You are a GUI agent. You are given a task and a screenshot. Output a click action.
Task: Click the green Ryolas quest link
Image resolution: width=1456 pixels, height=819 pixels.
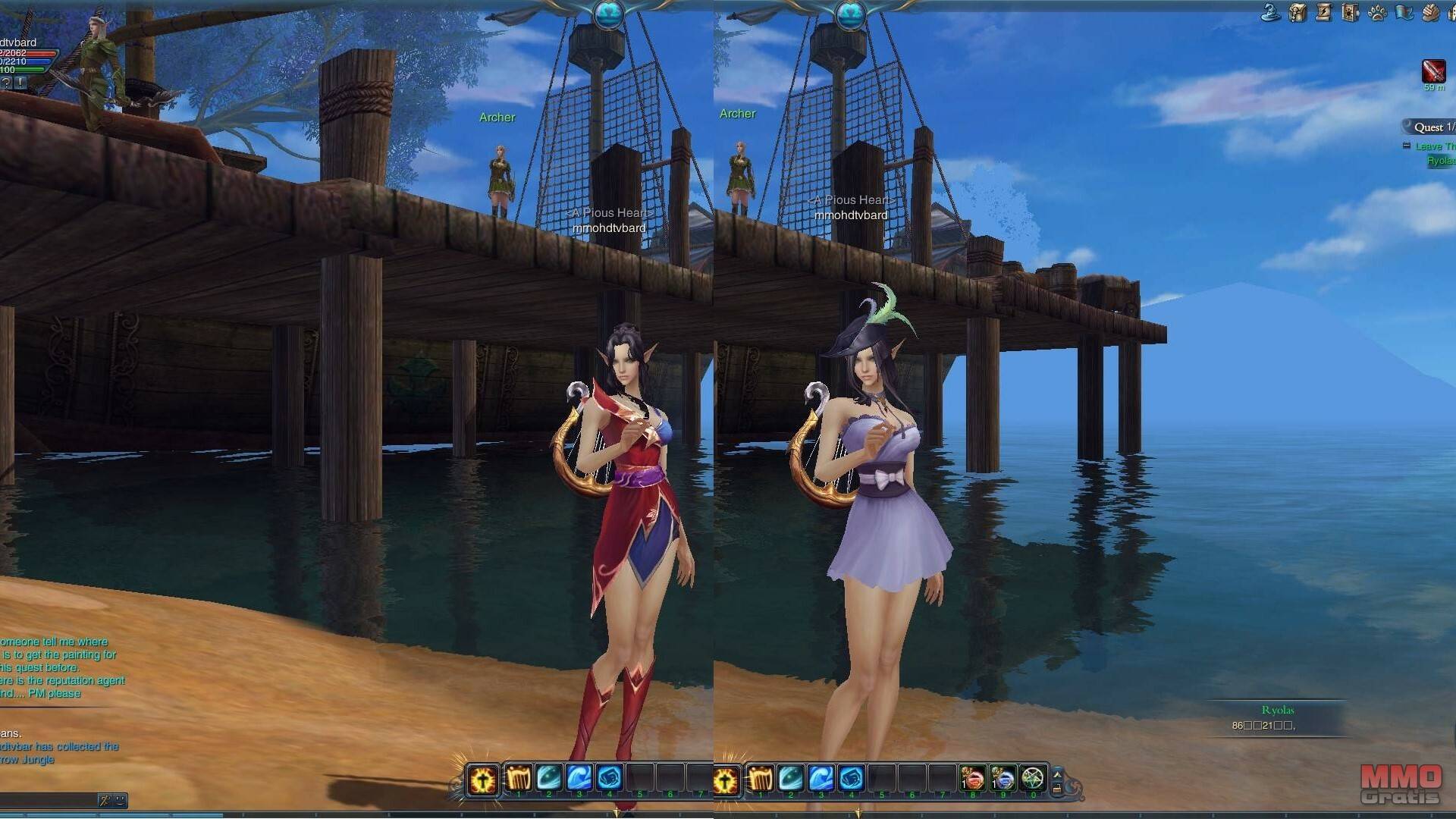point(1440,161)
